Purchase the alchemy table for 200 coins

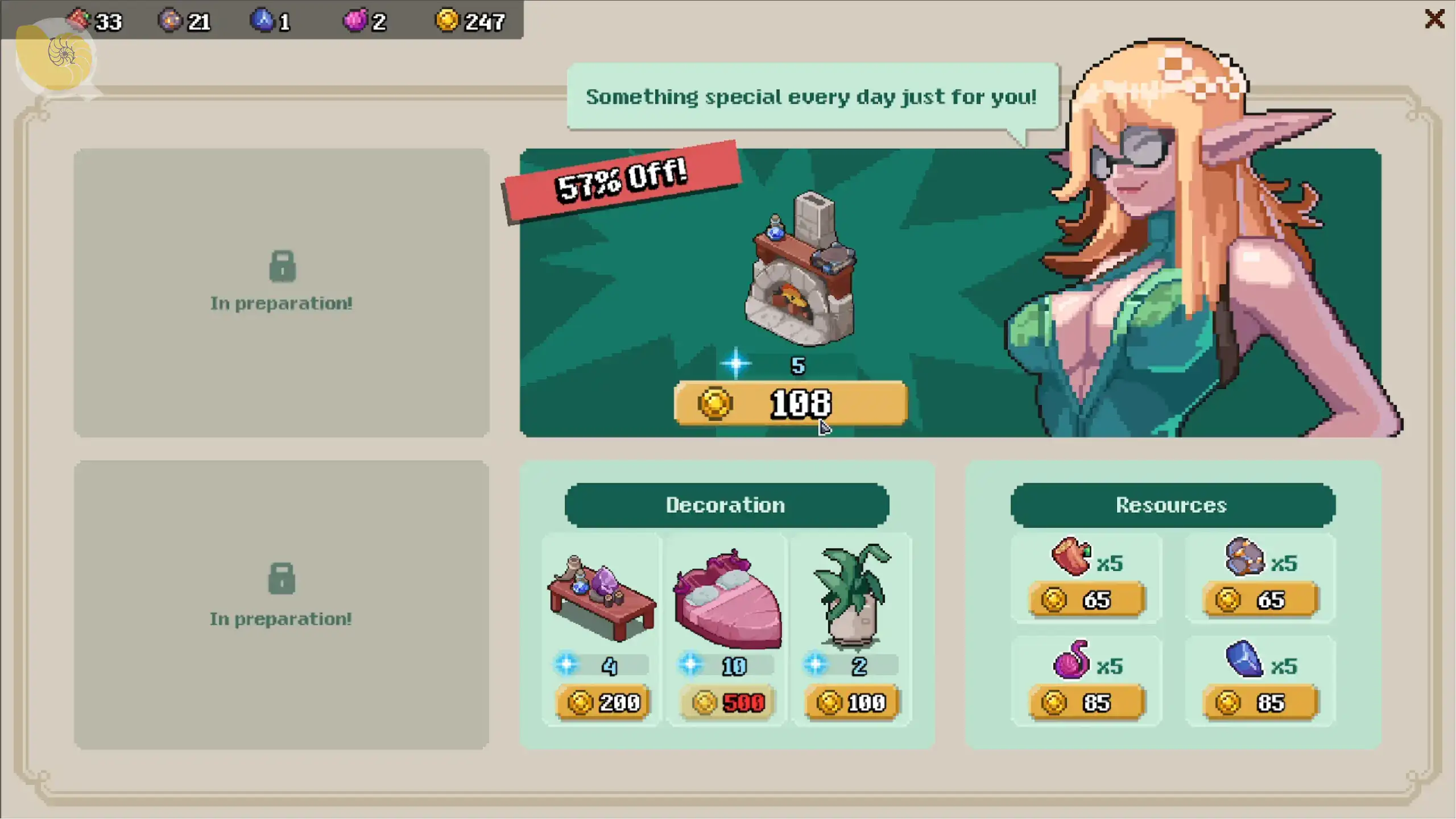click(603, 703)
